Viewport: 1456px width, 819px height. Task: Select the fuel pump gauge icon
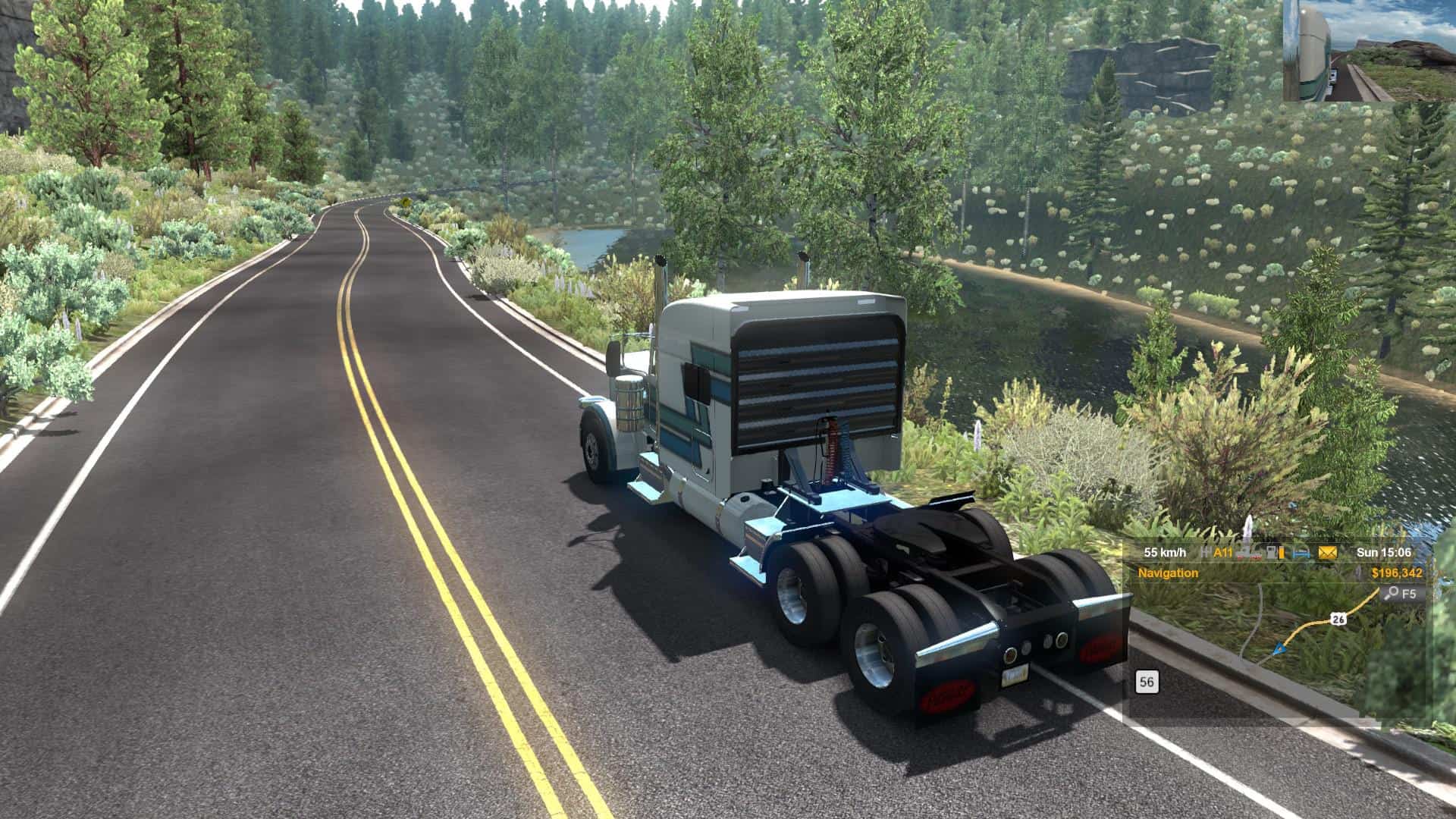1276,553
